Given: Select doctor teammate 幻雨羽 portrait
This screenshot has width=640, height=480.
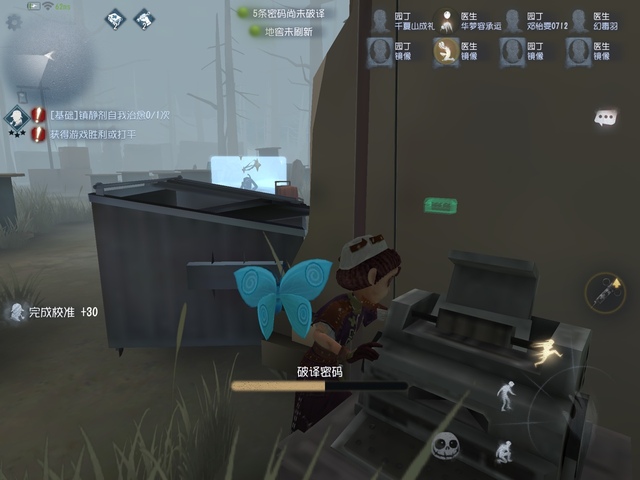Looking at the screenshot, I should click(x=578, y=20).
